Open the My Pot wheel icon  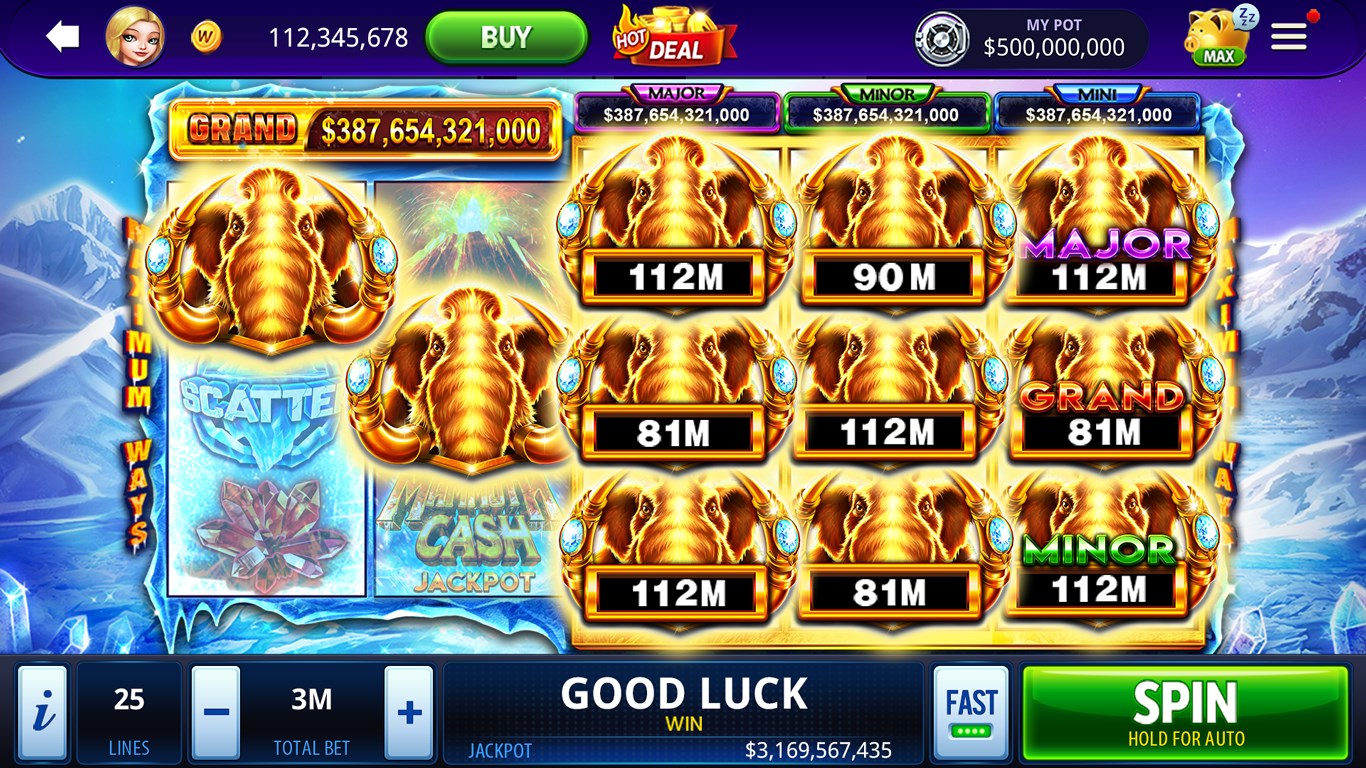tap(944, 38)
